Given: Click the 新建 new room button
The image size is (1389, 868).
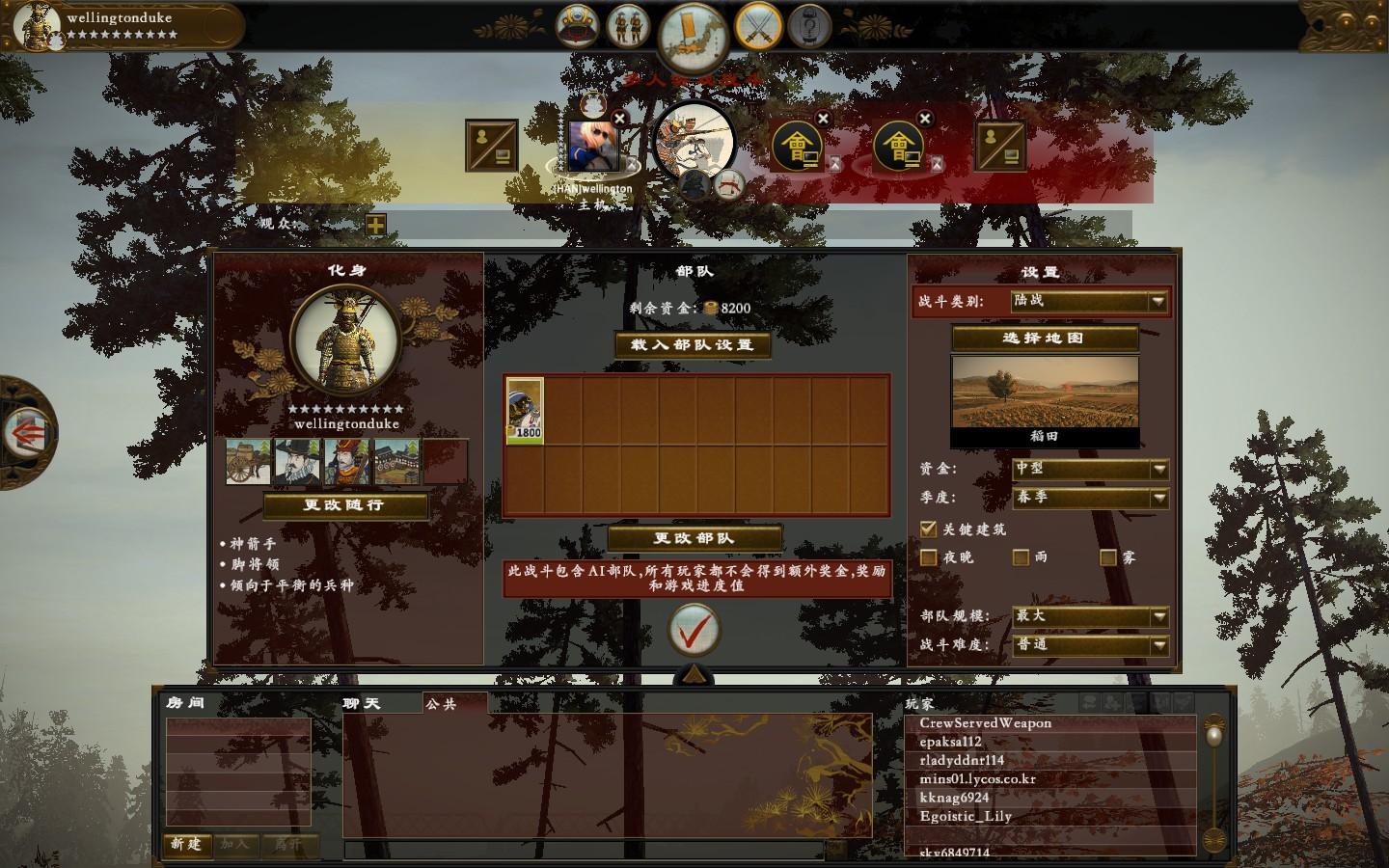Looking at the screenshot, I should pos(186,844).
